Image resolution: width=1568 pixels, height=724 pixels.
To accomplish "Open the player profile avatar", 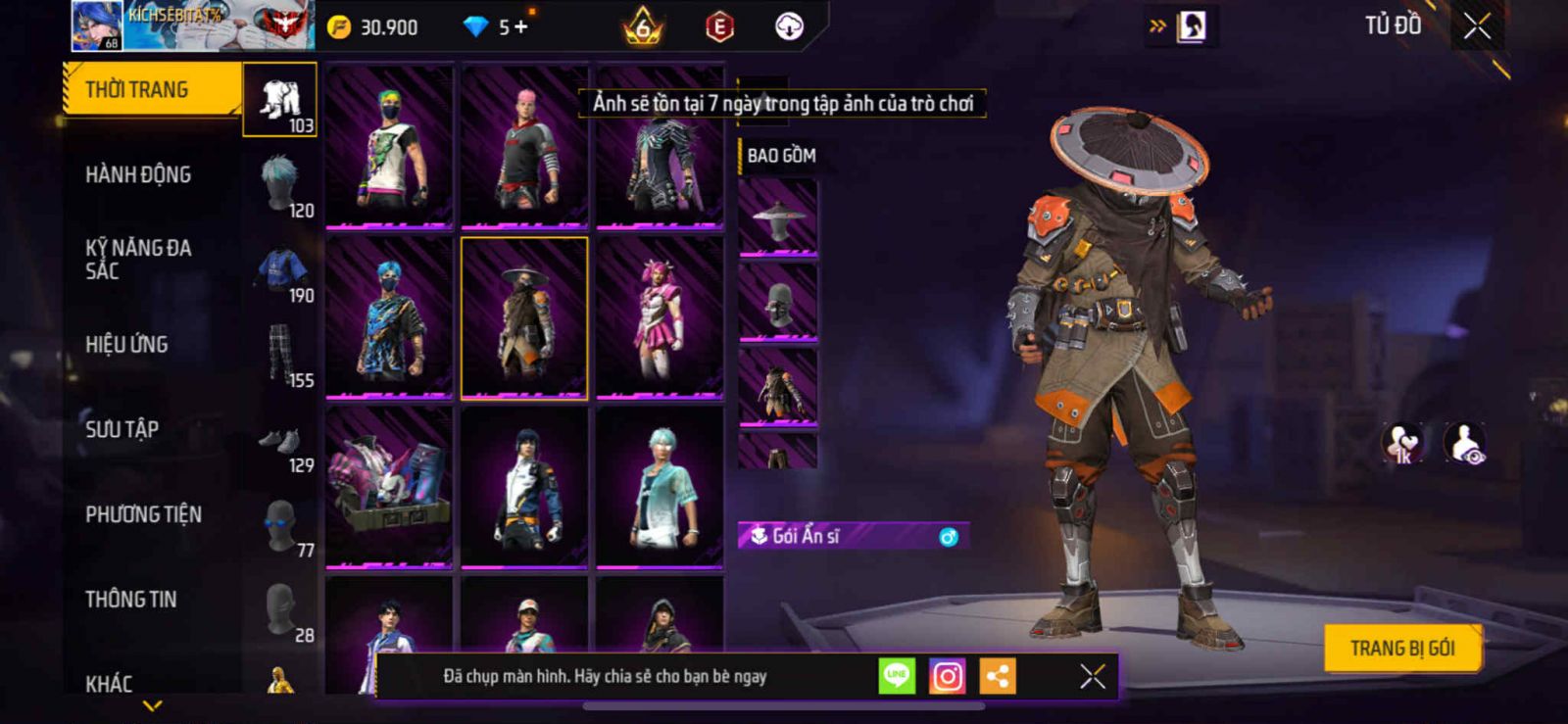I will coord(96,26).
